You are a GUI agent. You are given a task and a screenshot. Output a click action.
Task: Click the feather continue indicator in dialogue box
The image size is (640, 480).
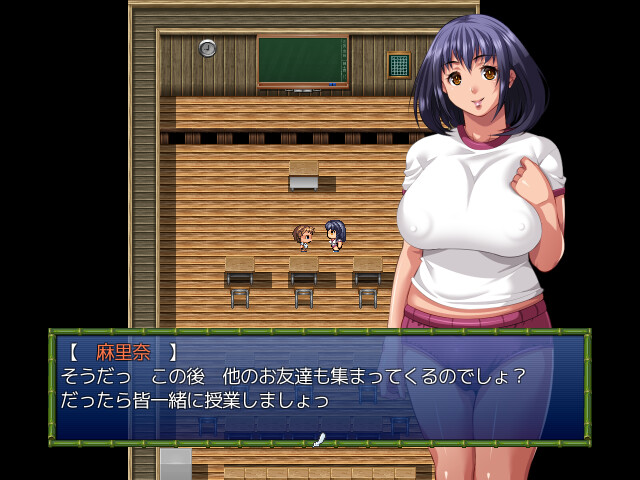pos(319,439)
